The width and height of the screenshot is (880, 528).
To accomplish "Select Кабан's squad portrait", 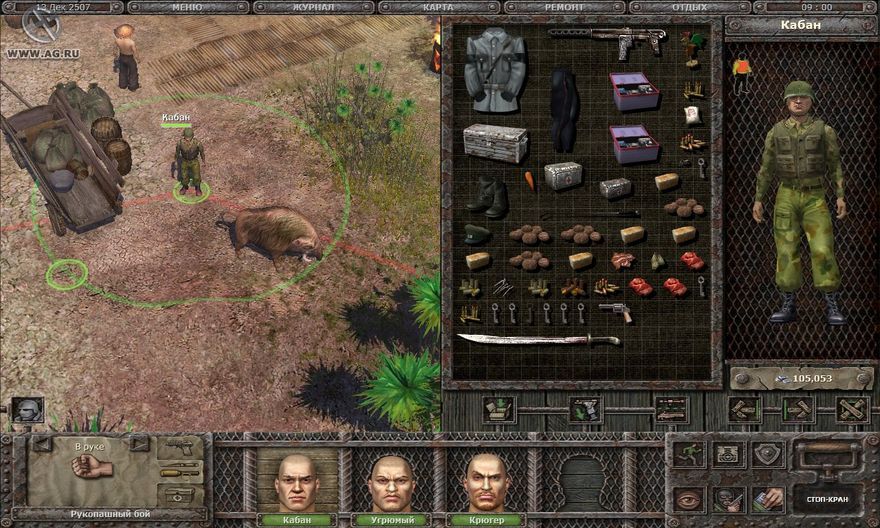I will pyautogui.click(x=296, y=481).
